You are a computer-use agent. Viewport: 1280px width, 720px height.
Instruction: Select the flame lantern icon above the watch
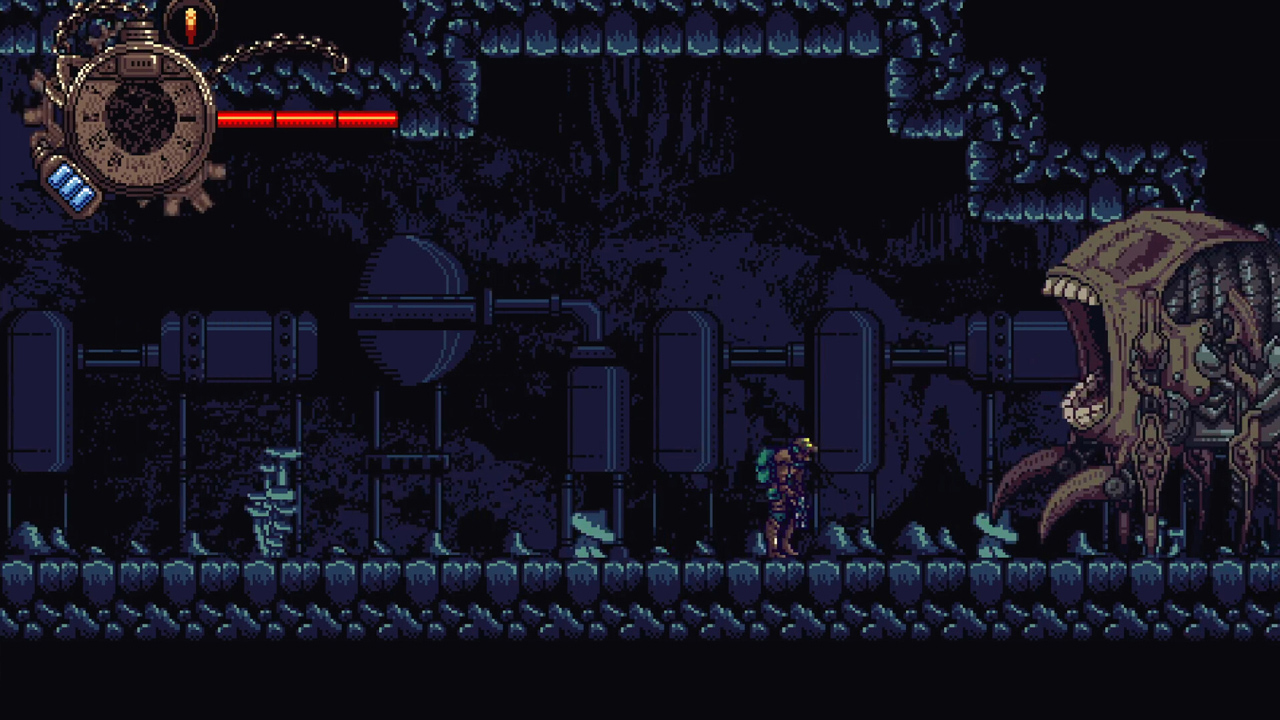click(x=190, y=25)
